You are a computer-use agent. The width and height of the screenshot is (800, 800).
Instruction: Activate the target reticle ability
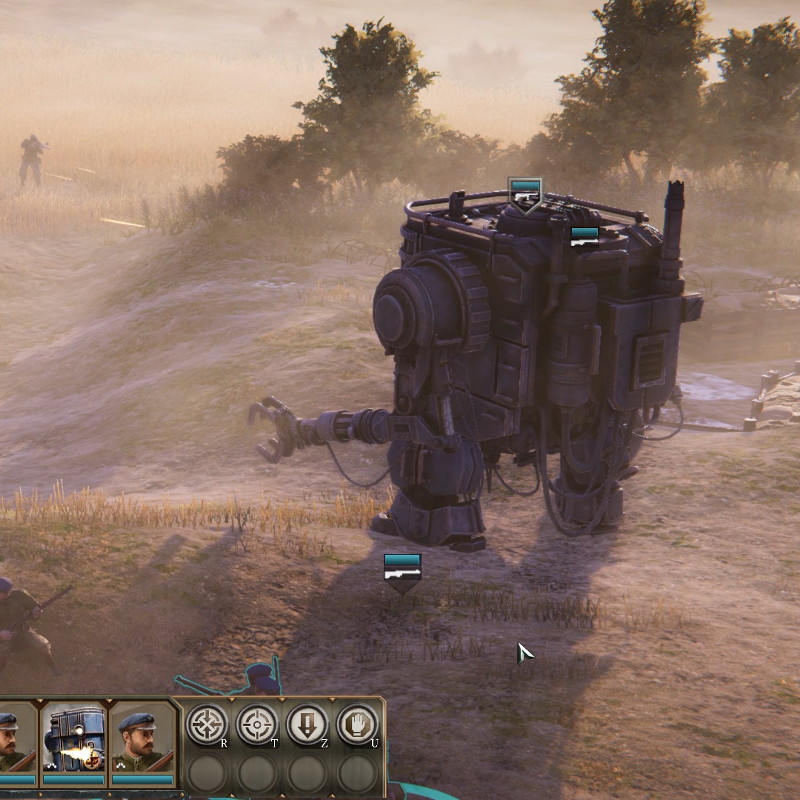[x=257, y=723]
